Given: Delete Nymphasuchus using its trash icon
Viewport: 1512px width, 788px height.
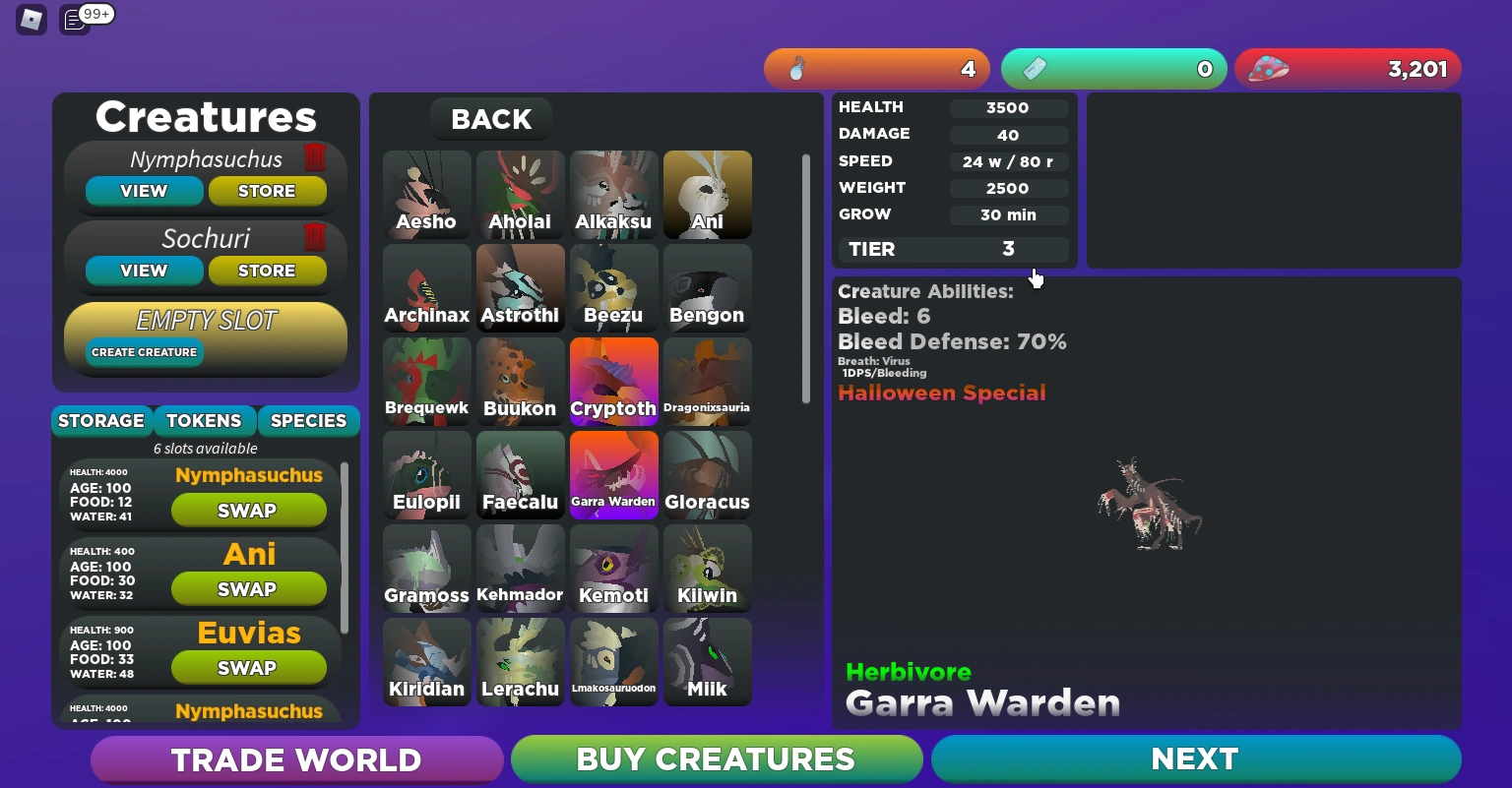Looking at the screenshot, I should point(314,158).
